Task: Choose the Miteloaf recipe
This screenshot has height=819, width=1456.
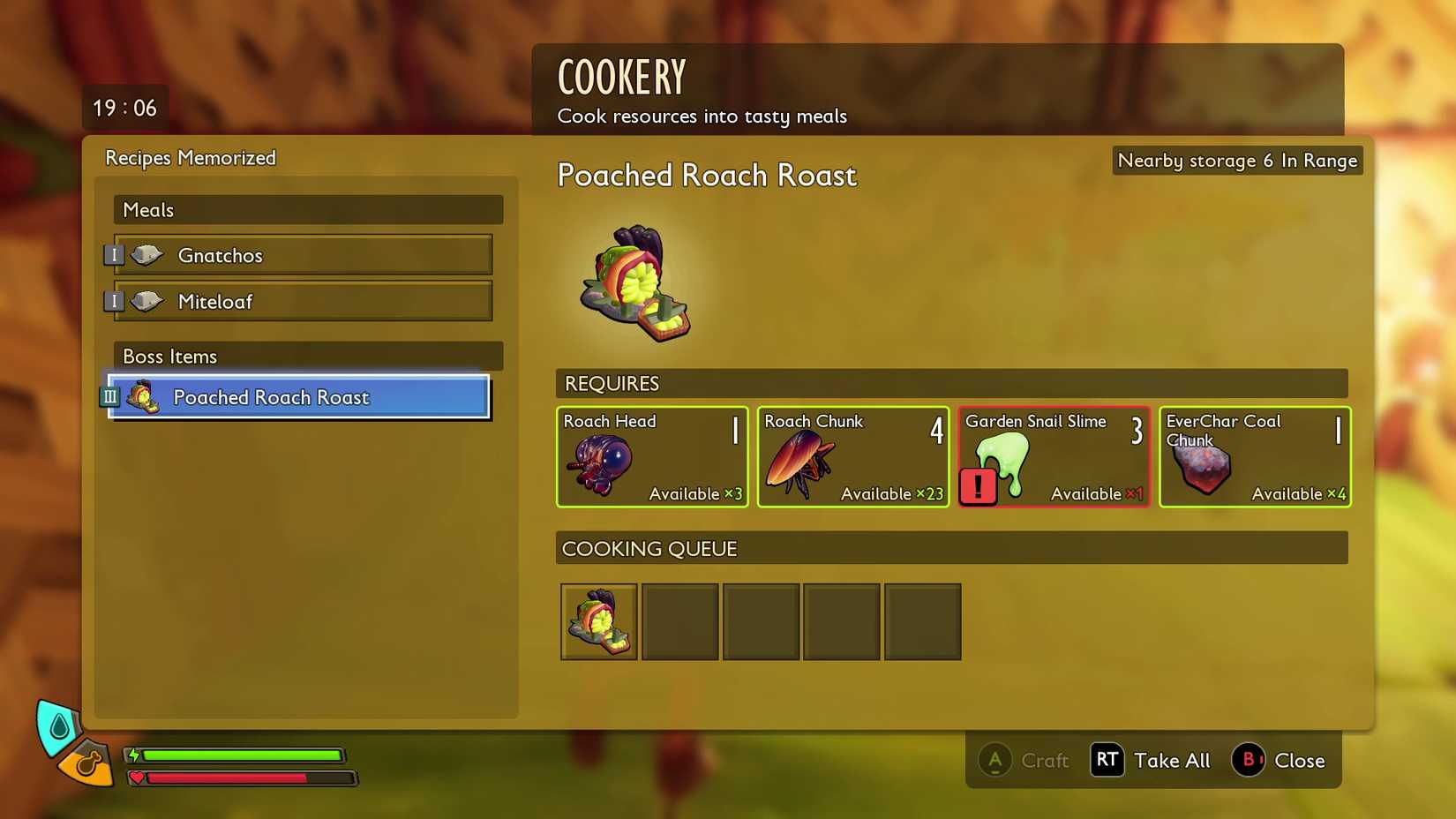Action: 303,302
